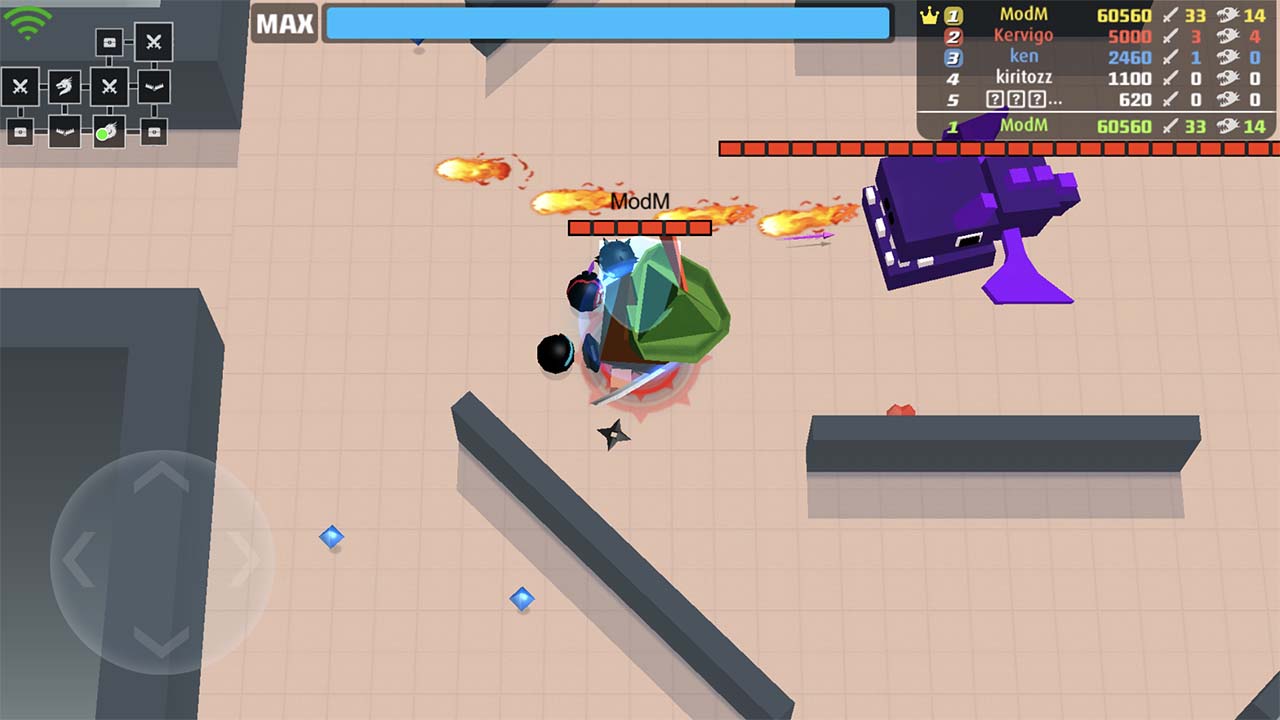Screen dimensions: 1280x720
Task: Click the left crossed swords skill node
Action: click(21, 85)
